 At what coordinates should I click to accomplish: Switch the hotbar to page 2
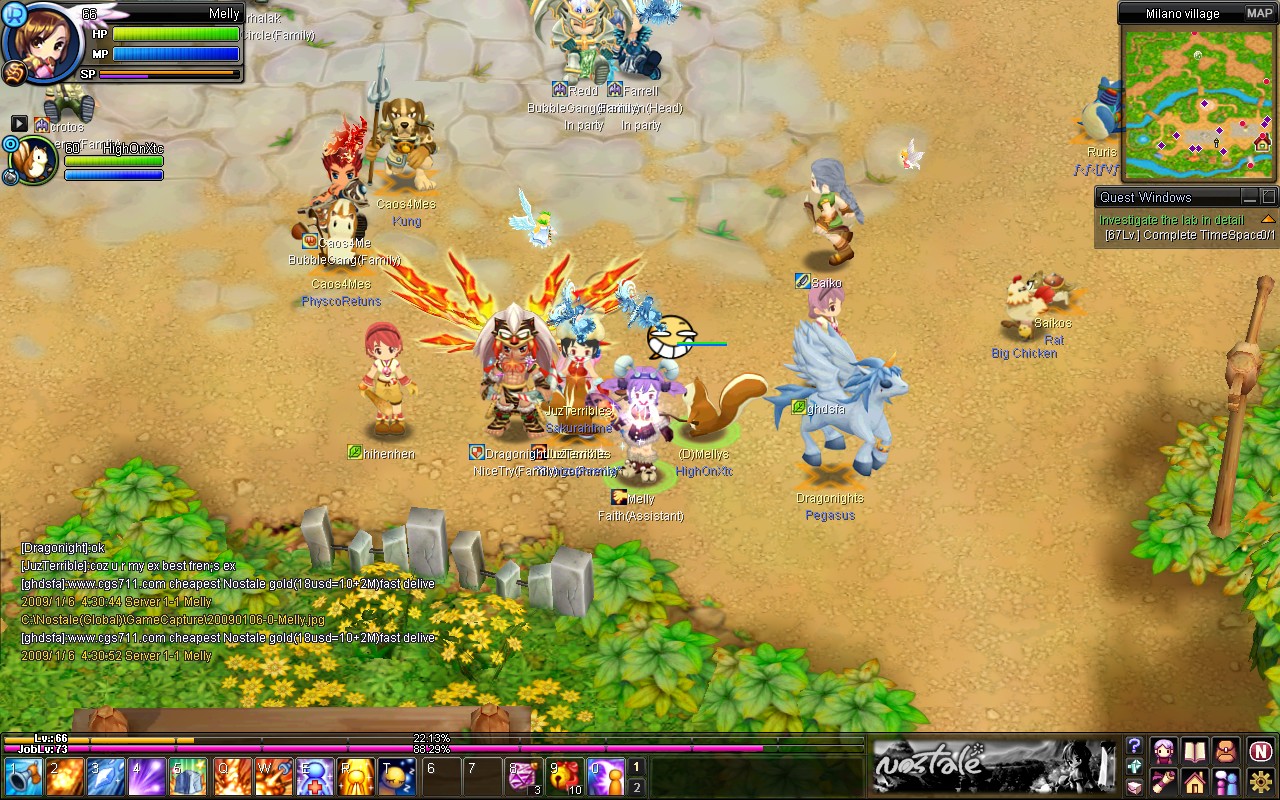coord(637,785)
